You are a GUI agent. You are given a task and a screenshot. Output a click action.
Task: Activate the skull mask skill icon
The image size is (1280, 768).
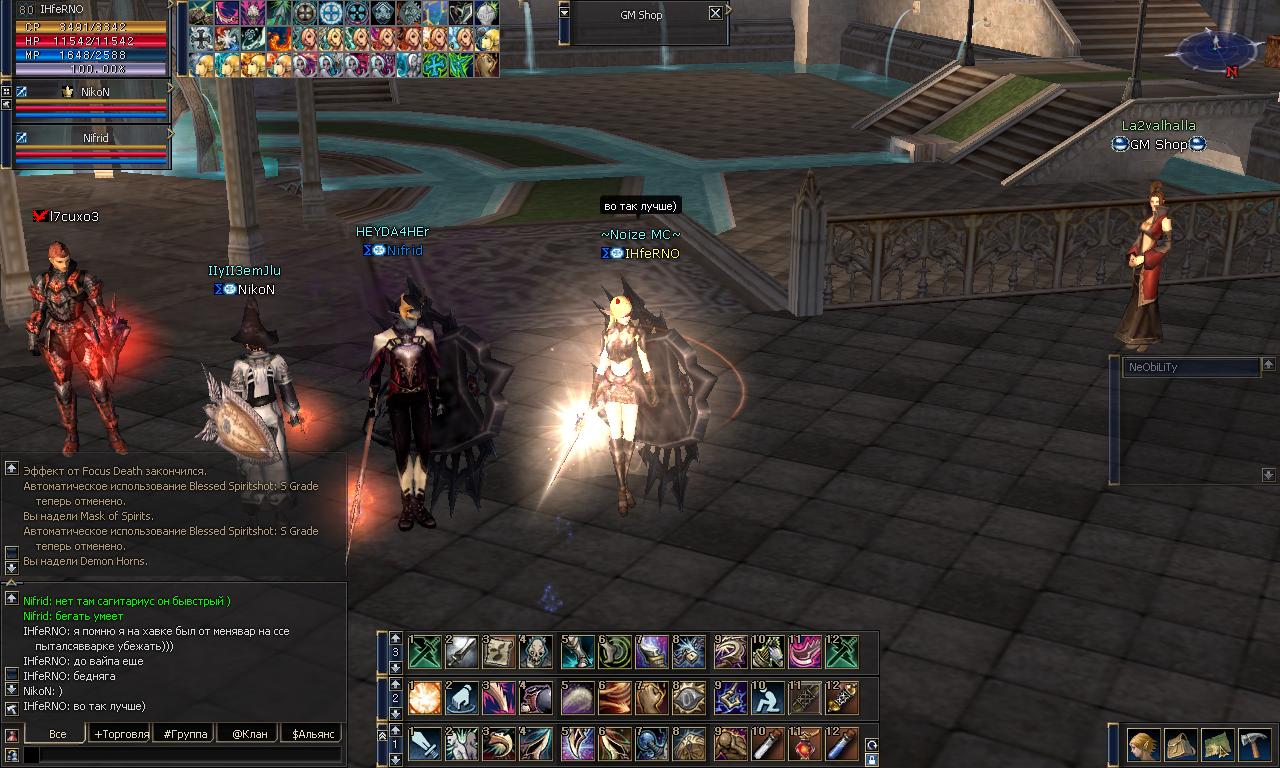(539, 653)
